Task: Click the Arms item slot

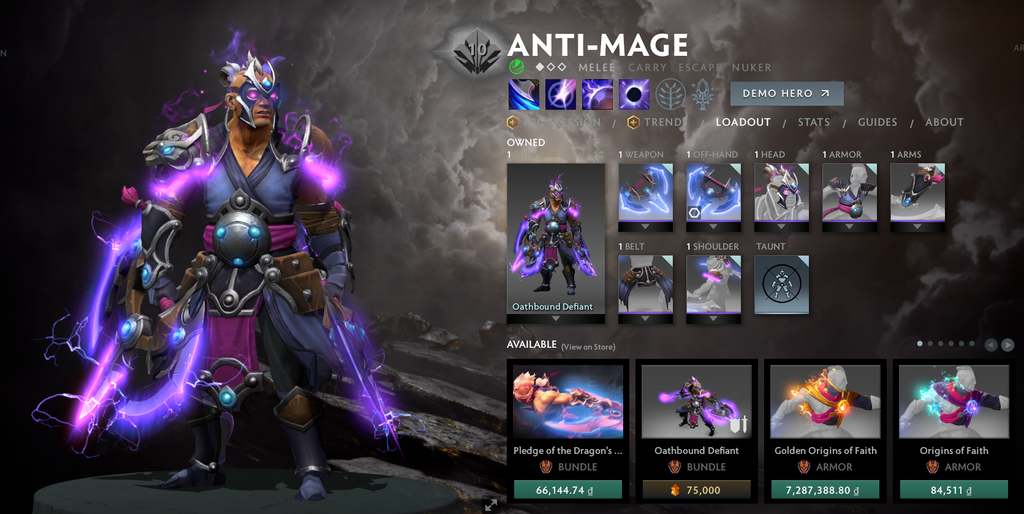Action: (917, 192)
